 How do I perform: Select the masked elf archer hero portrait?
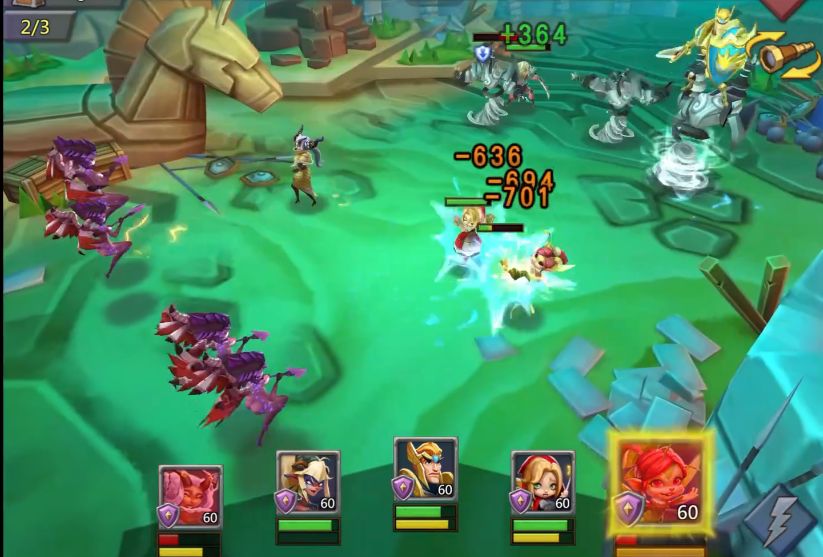(x=308, y=482)
